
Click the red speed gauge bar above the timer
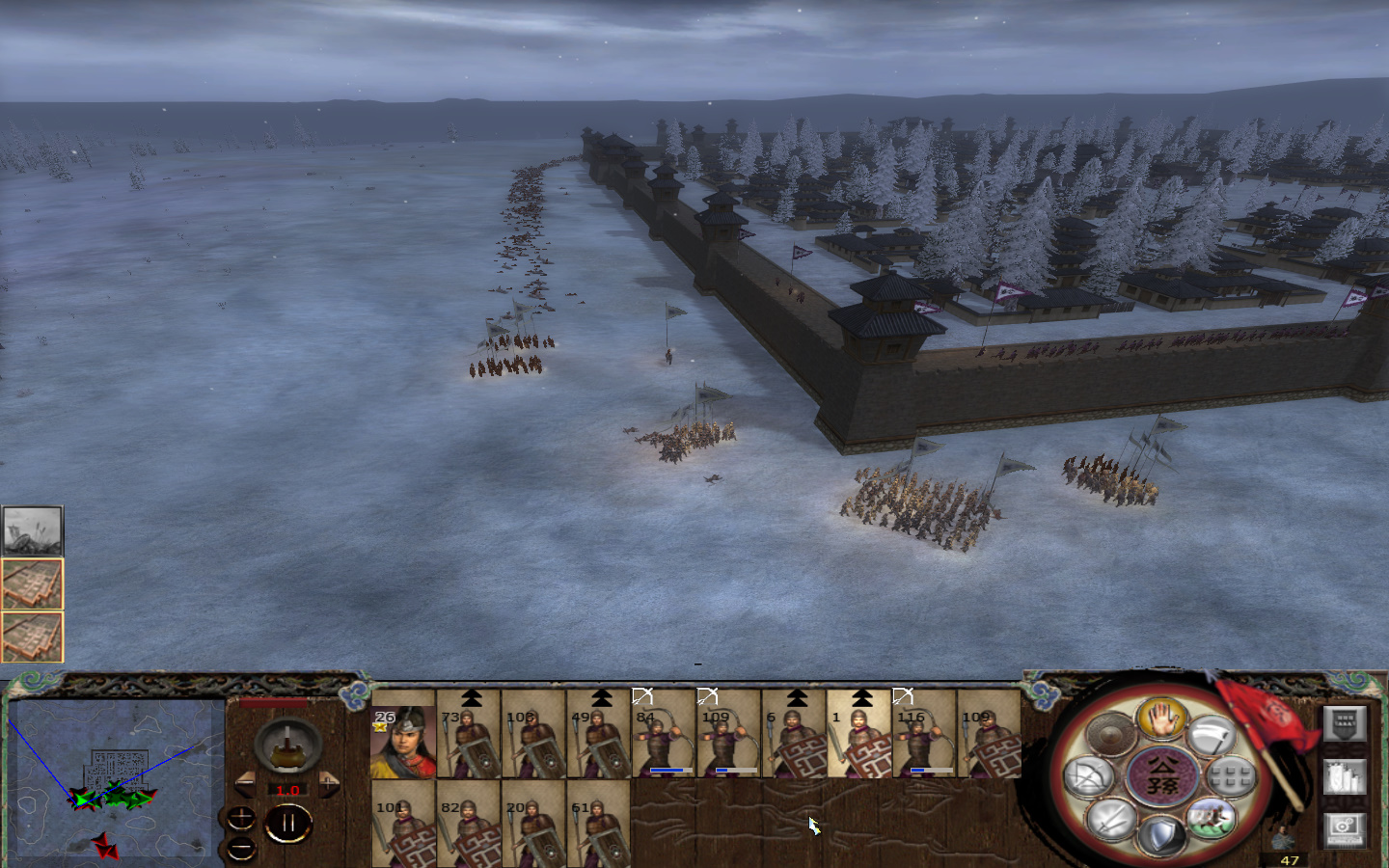tap(273, 703)
